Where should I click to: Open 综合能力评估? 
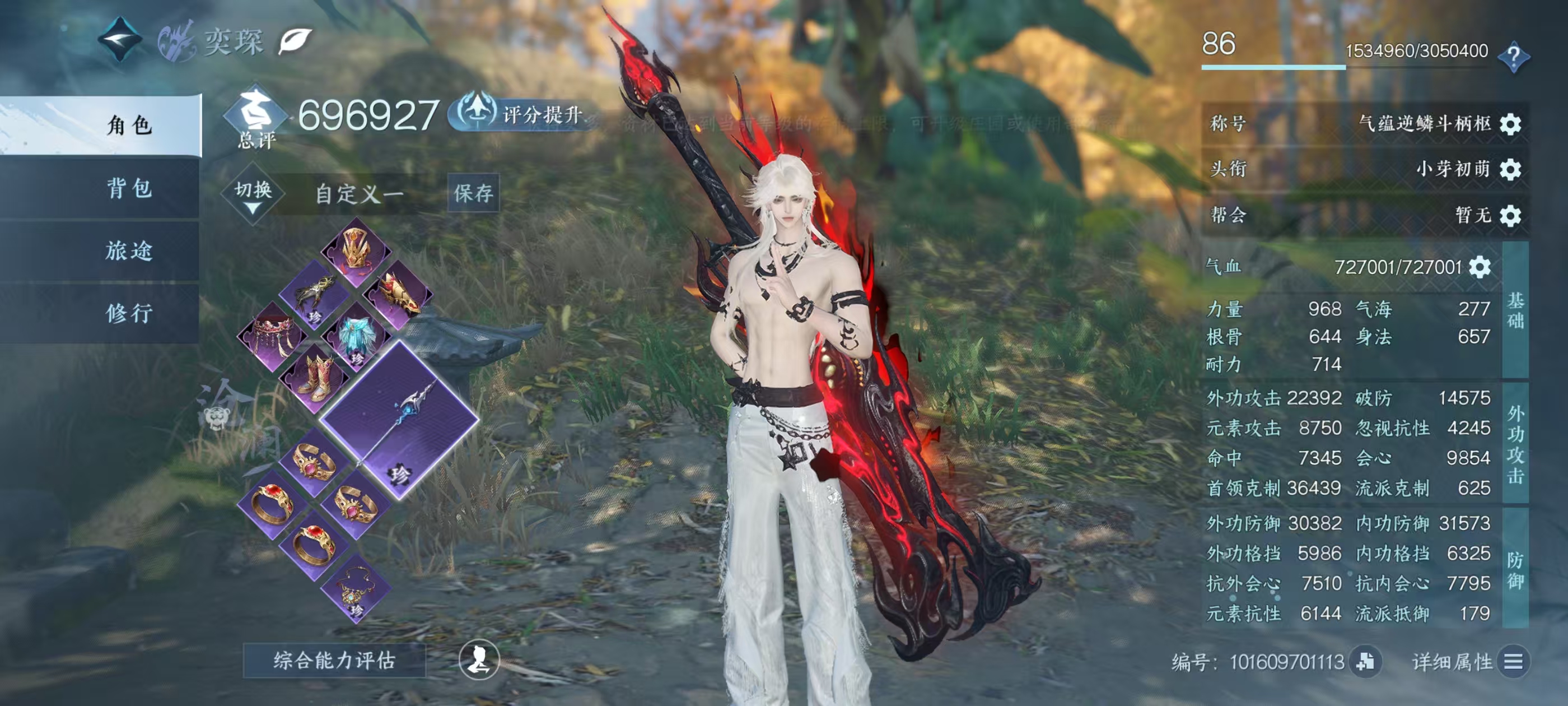click(334, 660)
